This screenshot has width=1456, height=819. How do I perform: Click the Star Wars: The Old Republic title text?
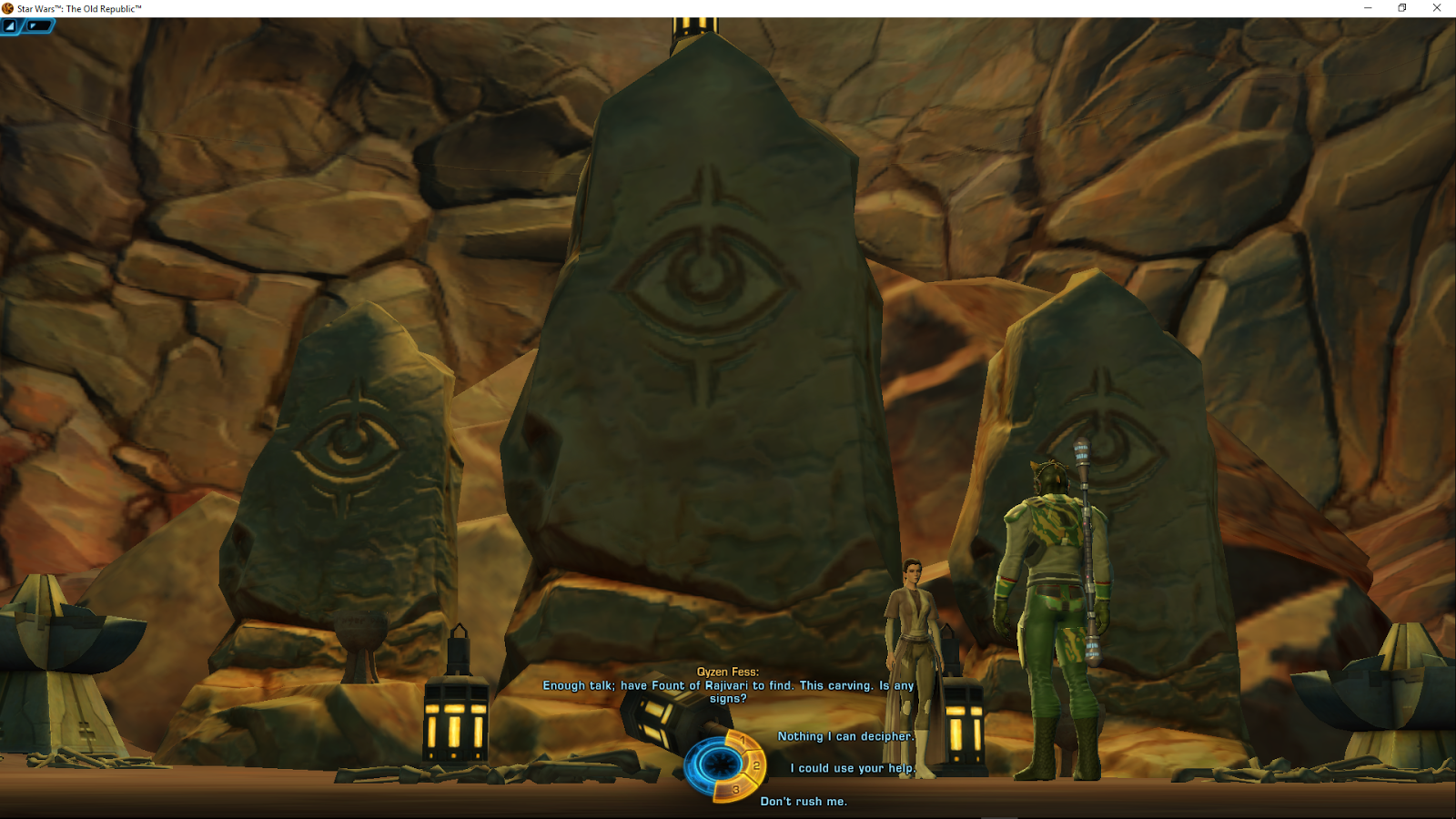pyautogui.click(x=77, y=8)
